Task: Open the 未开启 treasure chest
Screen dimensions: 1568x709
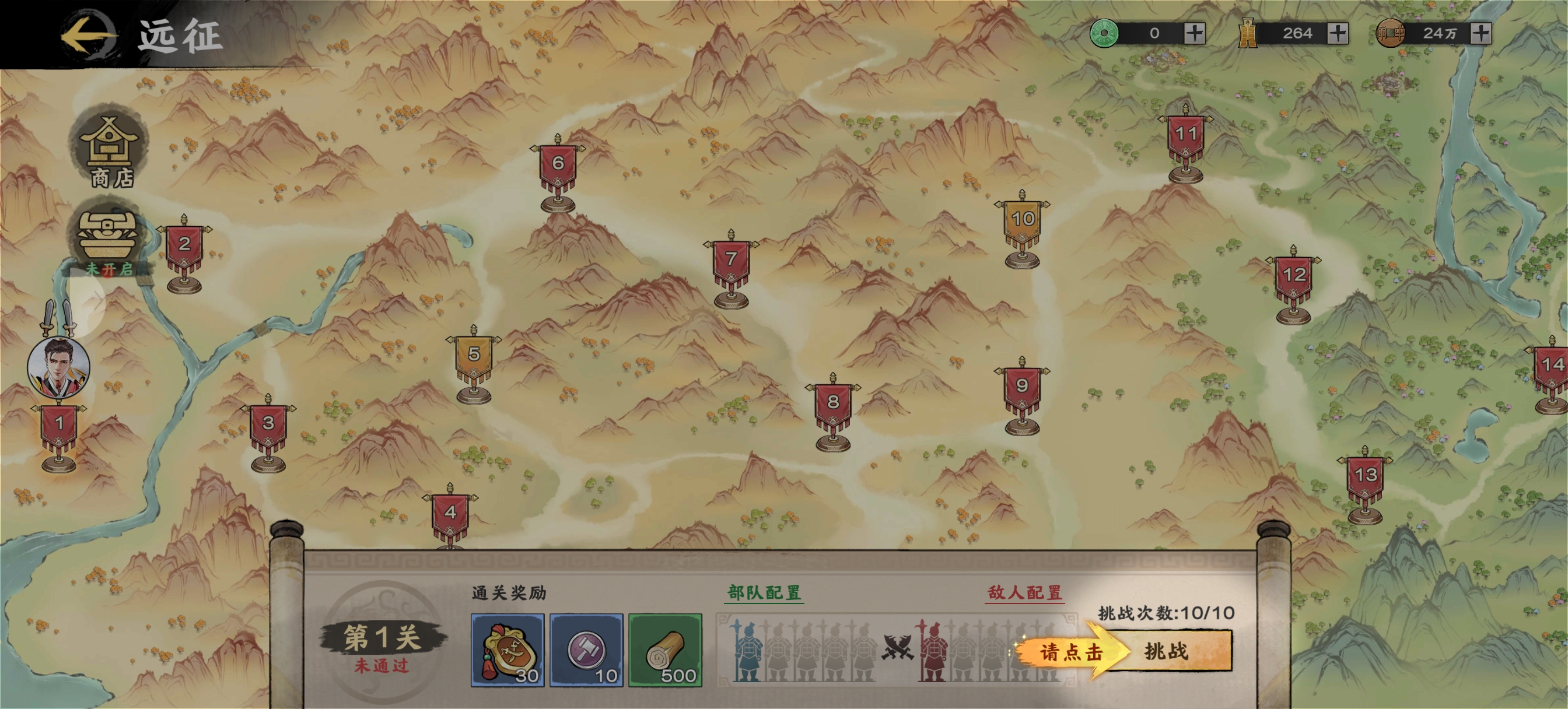Action: 108,239
